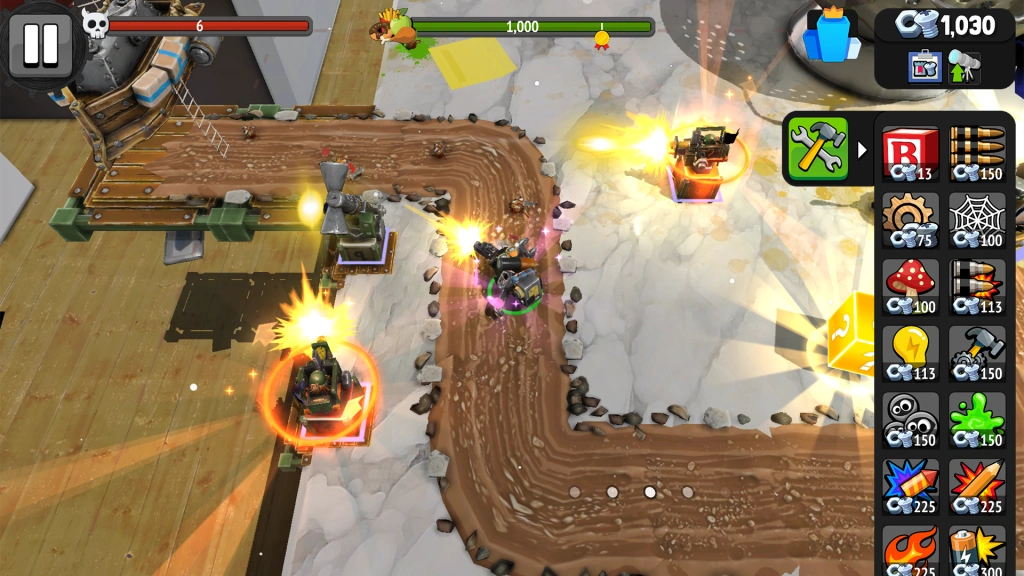
Task: Toggle the hammer and wrench build menu
Action: click(x=817, y=149)
